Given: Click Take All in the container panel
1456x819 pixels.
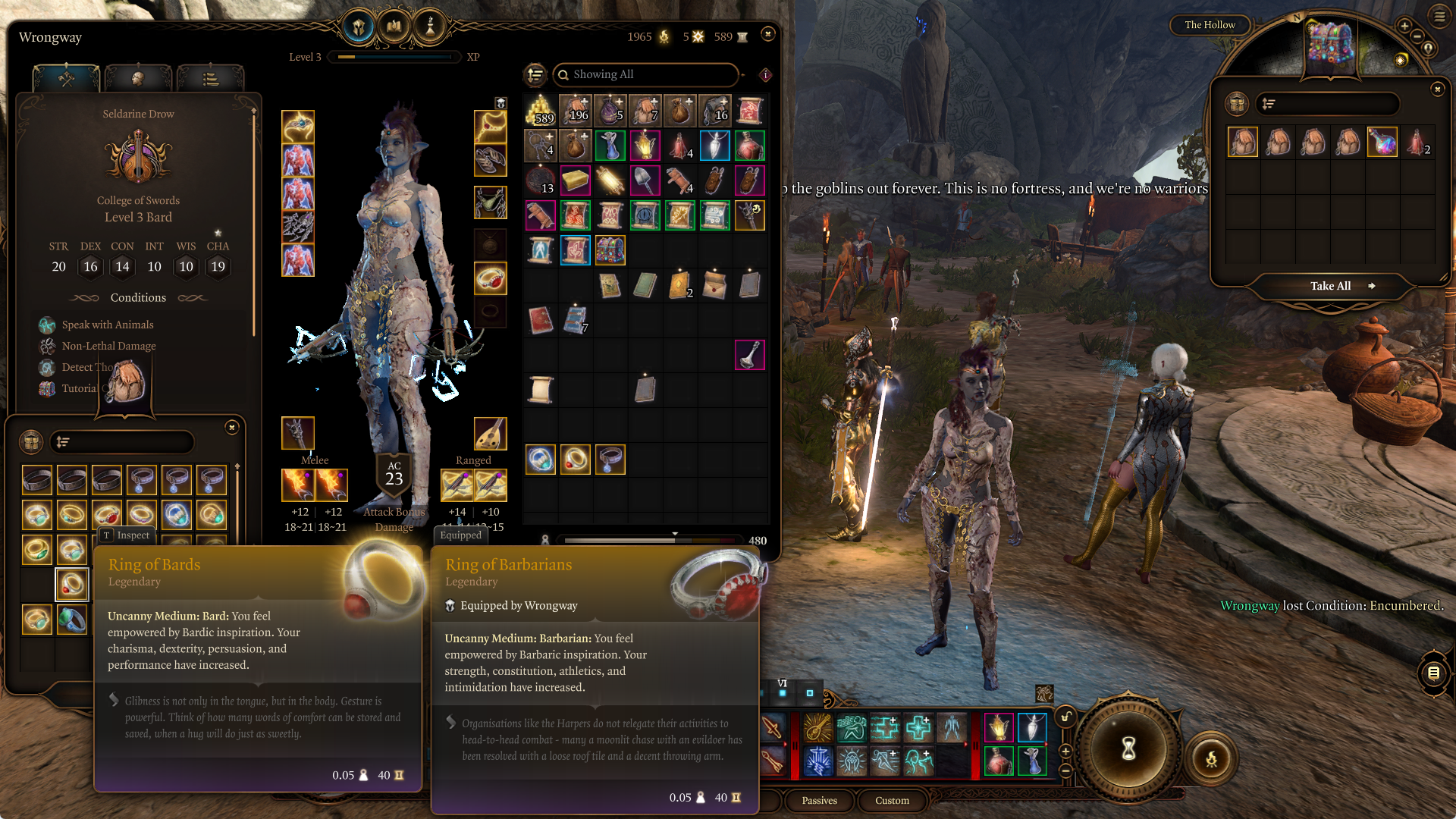Looking at the screenshot, I should [1331, 286].
